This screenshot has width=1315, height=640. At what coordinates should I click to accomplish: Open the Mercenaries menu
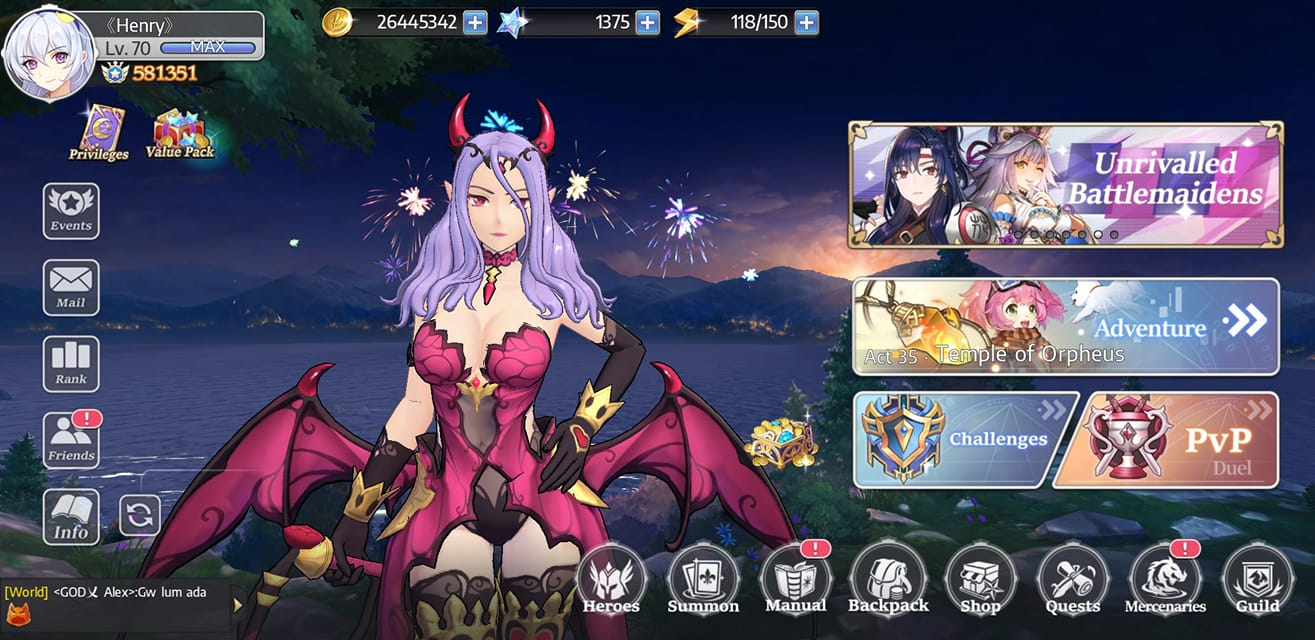(x=1165, y=581)
